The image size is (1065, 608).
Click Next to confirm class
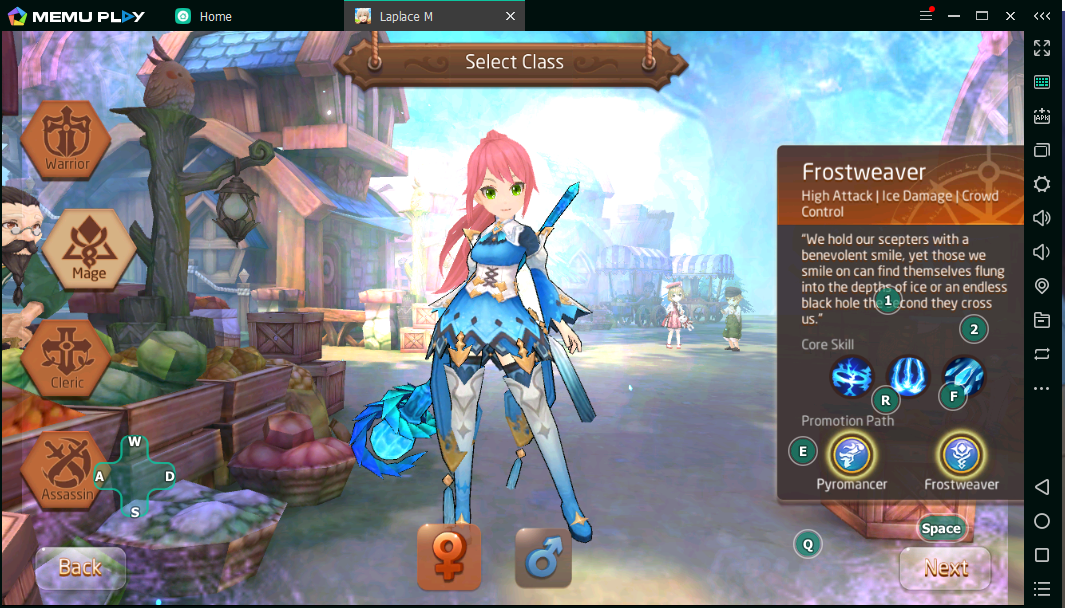click(x=945, y=568)
